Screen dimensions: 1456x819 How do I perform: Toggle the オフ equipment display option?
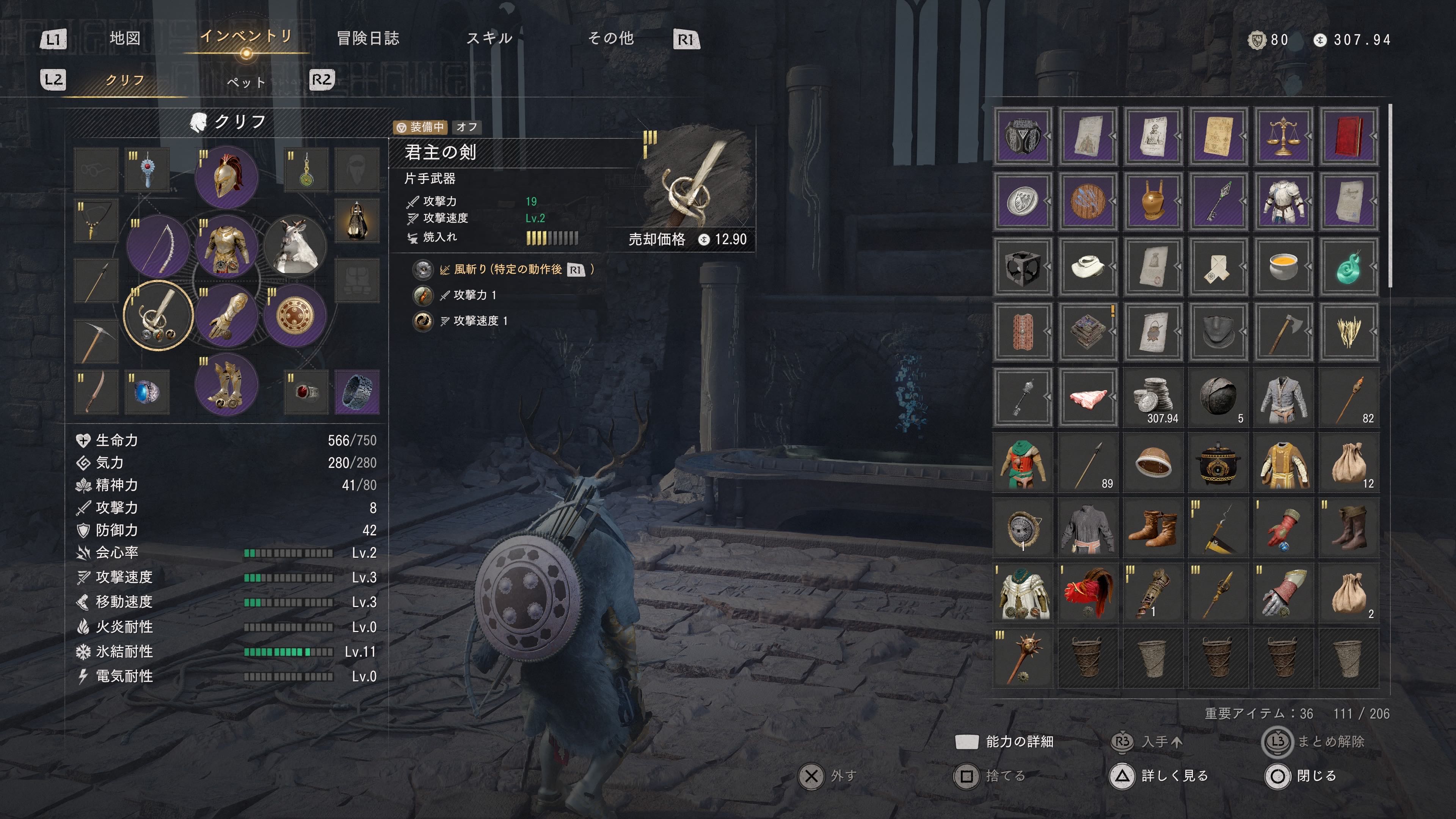pos(467,127)
